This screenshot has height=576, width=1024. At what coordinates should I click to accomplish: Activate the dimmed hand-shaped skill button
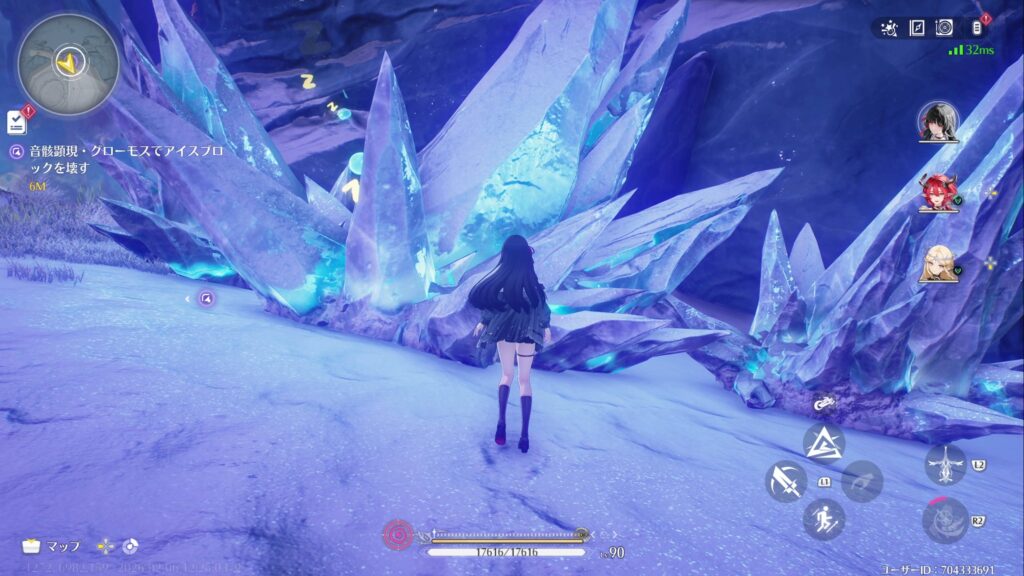pos(861,481)
